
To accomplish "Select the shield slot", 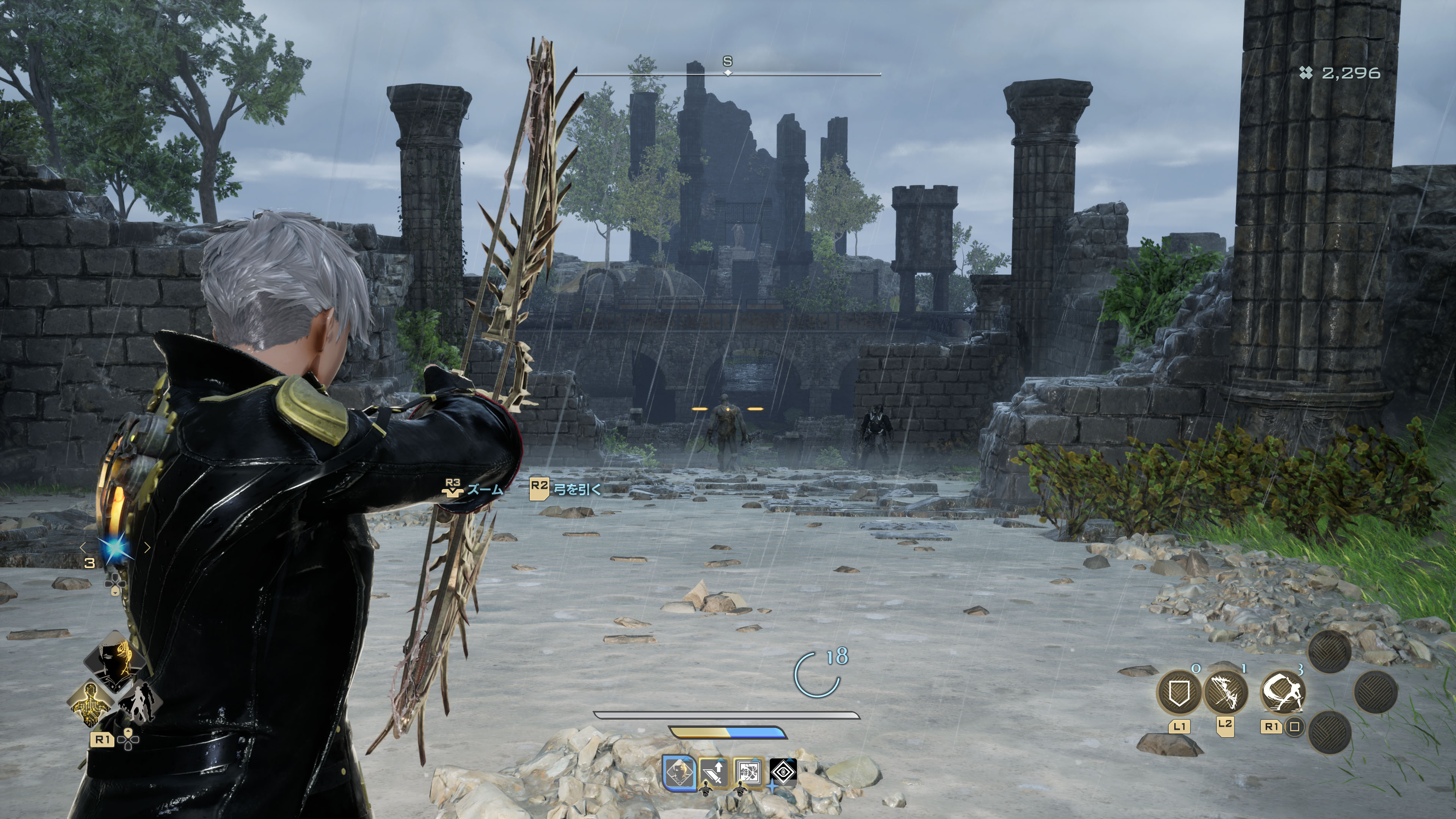I will click(x=1178, y=693).
